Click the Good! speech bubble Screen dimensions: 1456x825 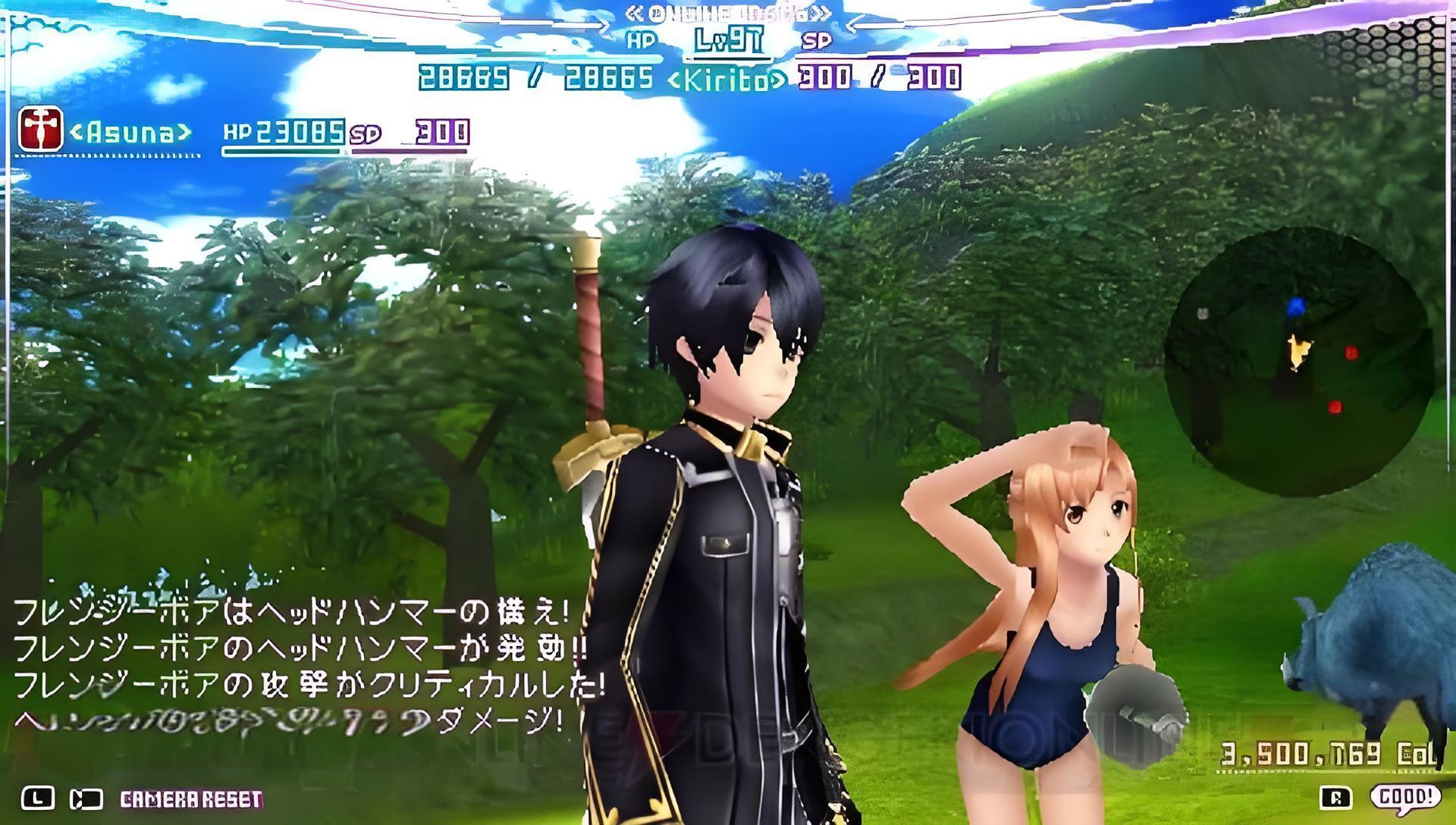click(x=1405, y=797)
